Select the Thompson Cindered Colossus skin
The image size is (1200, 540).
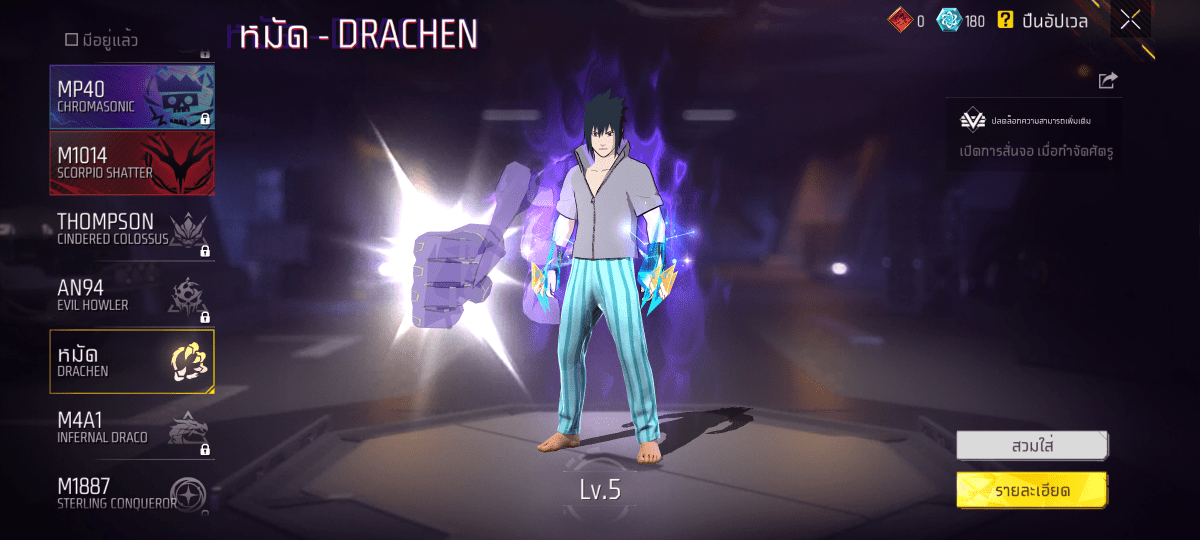[x=132, y=229]
